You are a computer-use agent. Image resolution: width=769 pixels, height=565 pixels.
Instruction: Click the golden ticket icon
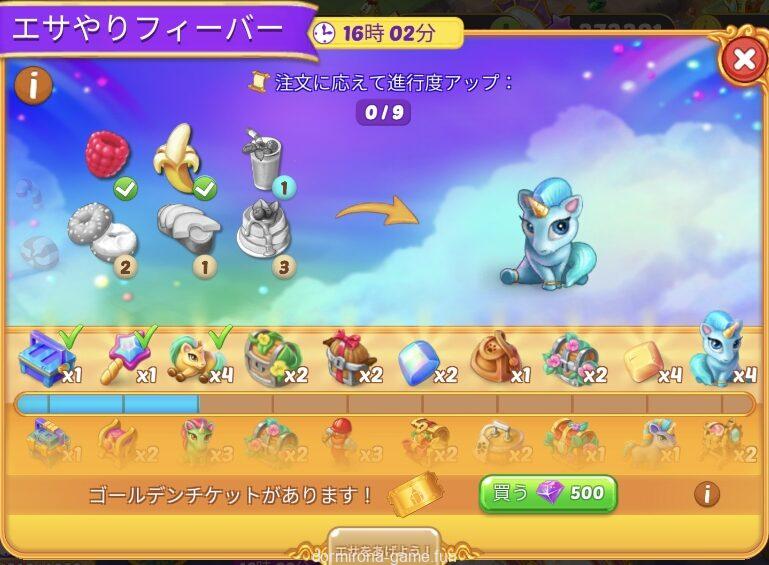coord(414,493)
